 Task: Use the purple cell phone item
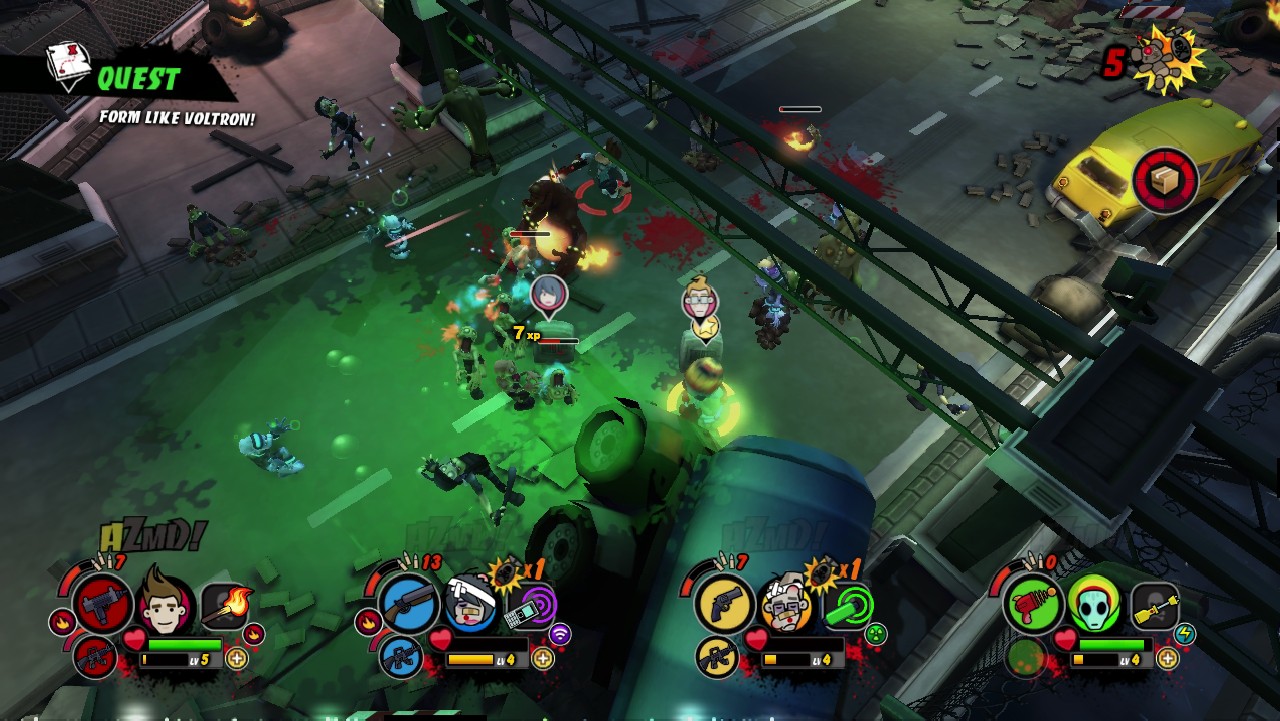click(530, 606)
